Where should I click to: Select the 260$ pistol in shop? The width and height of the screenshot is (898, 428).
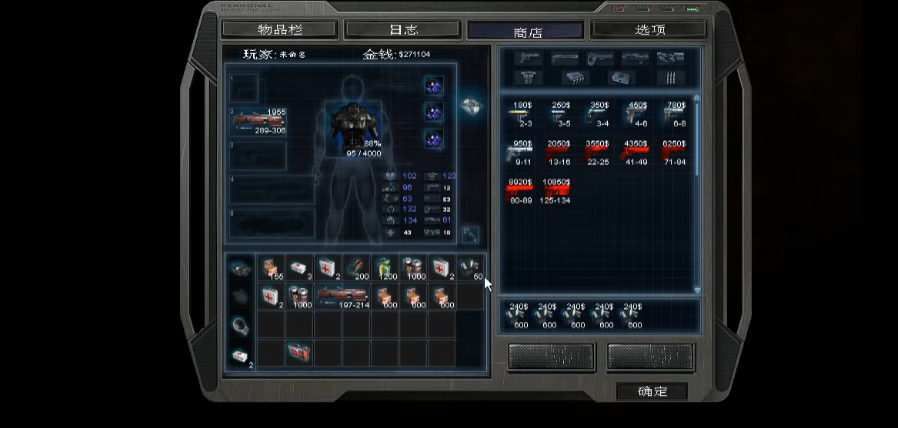(560, 116)
